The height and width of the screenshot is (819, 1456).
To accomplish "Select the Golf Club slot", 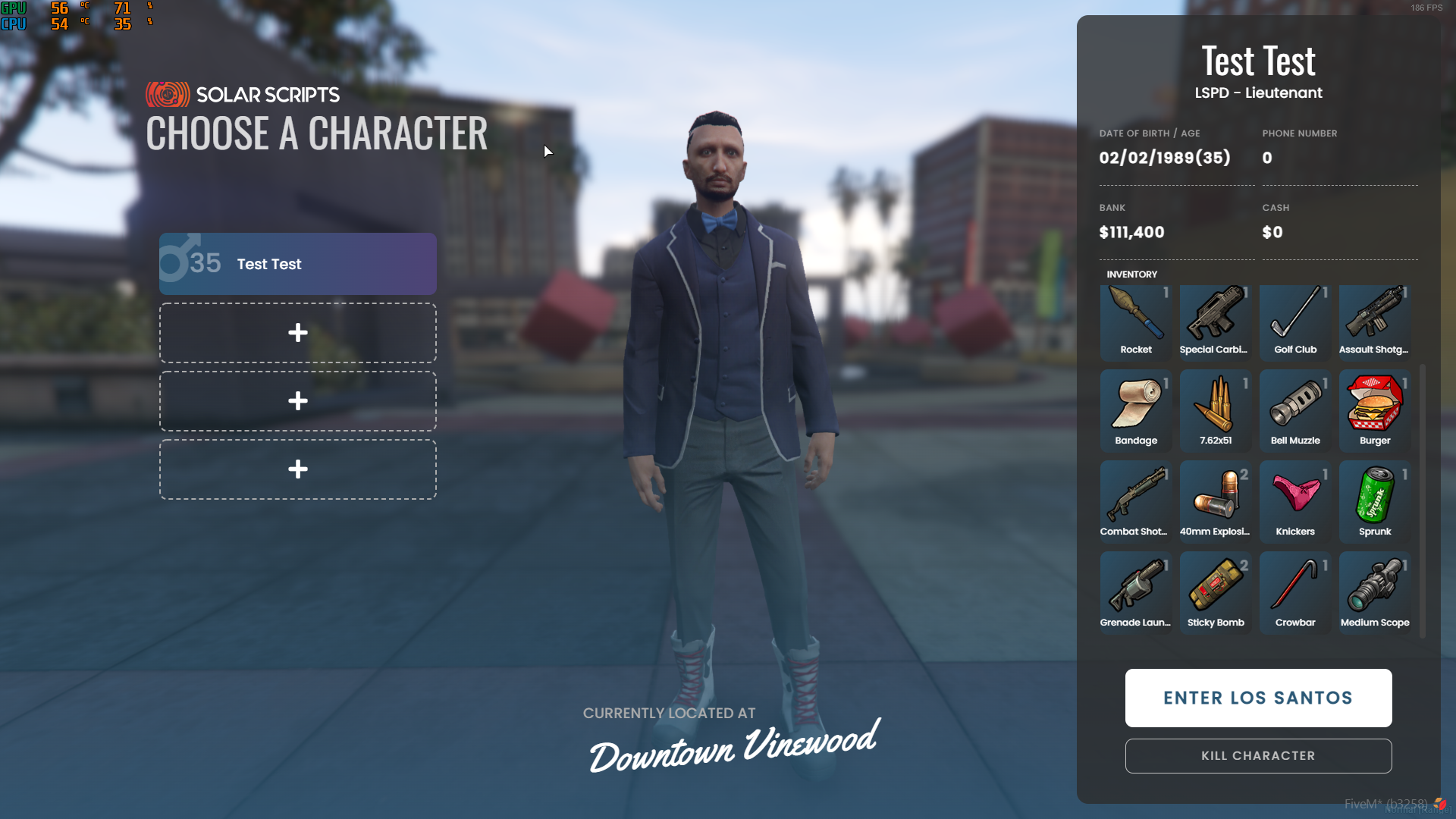I will (x=1295, y=322).
